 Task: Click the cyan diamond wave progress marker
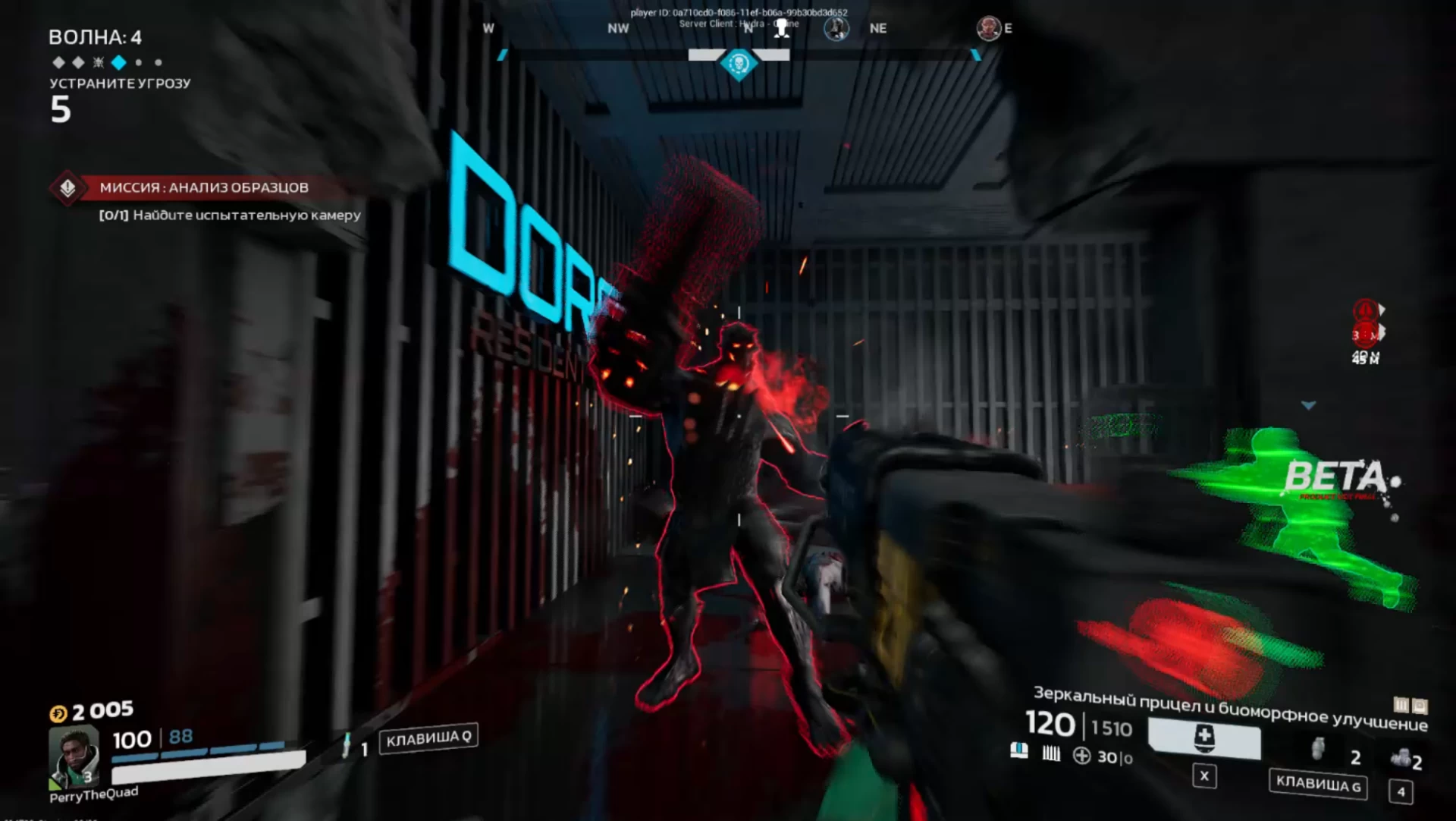[x=118, y=62]
